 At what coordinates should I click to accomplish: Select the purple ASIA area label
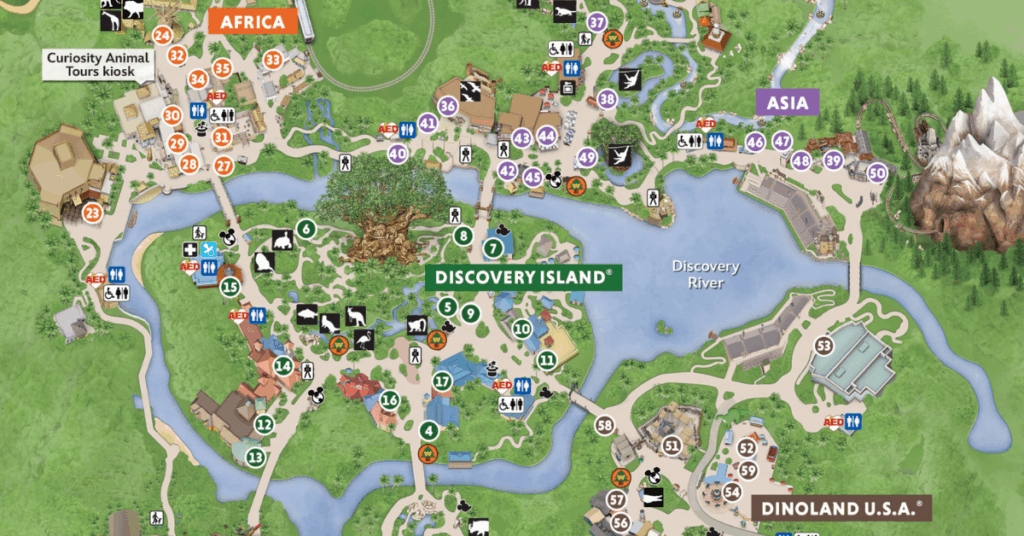click(787, 102)
